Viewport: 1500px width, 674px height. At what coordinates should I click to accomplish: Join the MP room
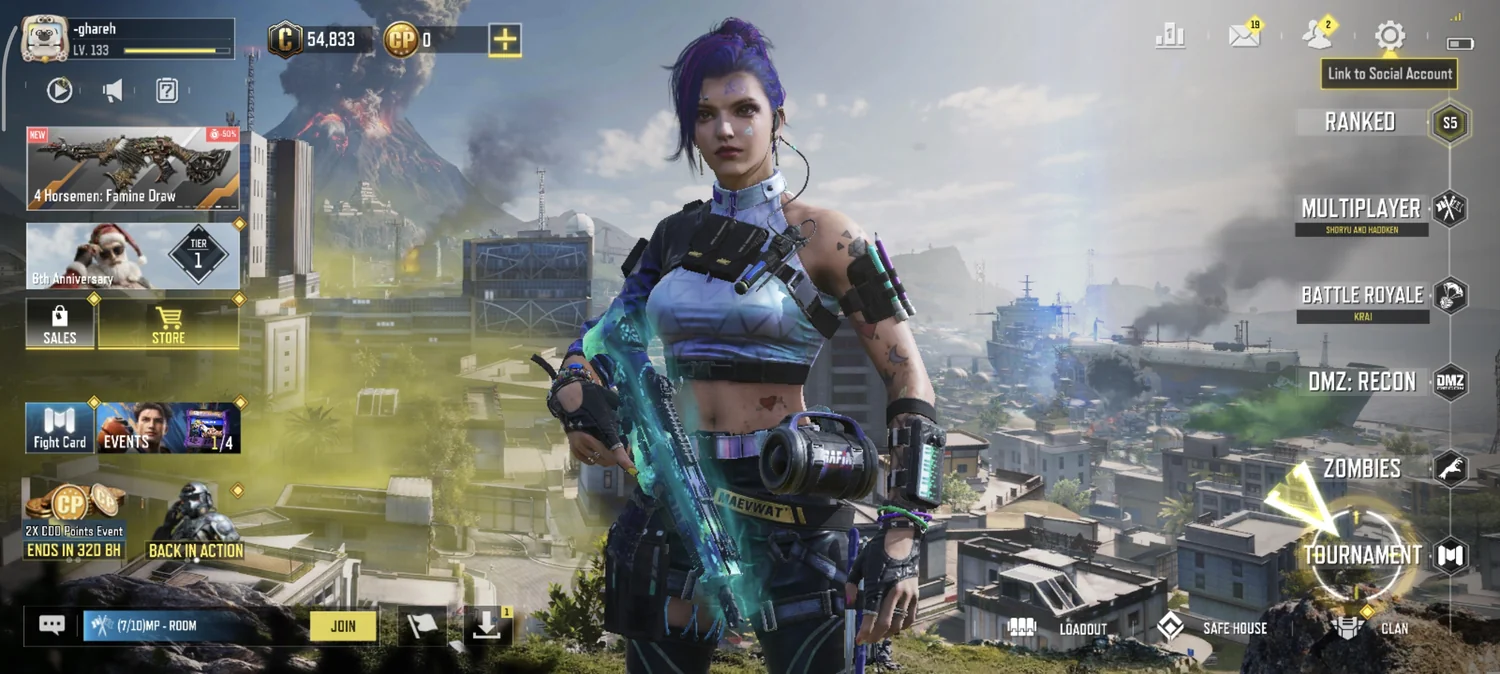coord(343,626)
